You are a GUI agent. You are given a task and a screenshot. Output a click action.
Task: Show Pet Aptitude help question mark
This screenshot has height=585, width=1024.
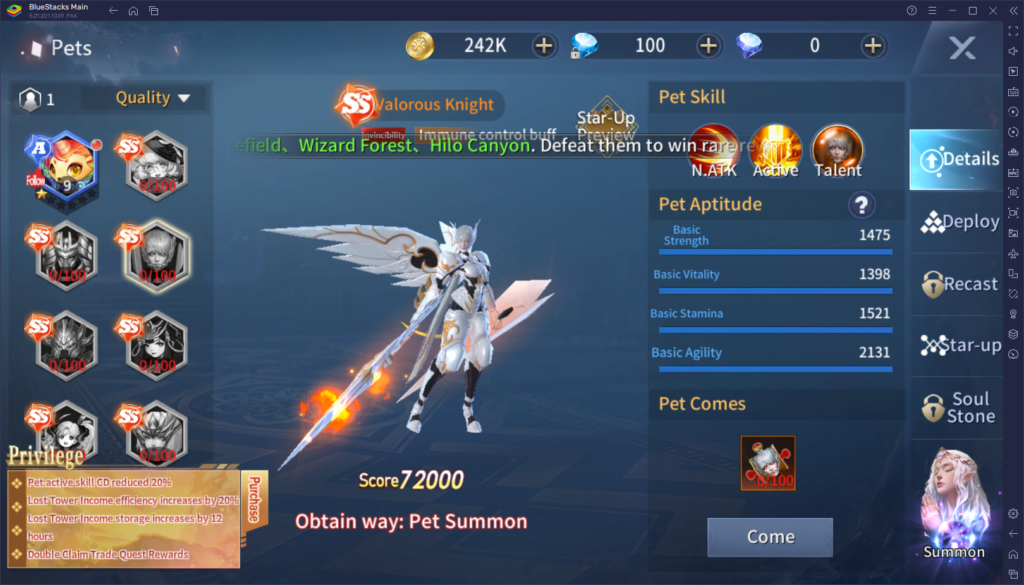tap(862, 205)
